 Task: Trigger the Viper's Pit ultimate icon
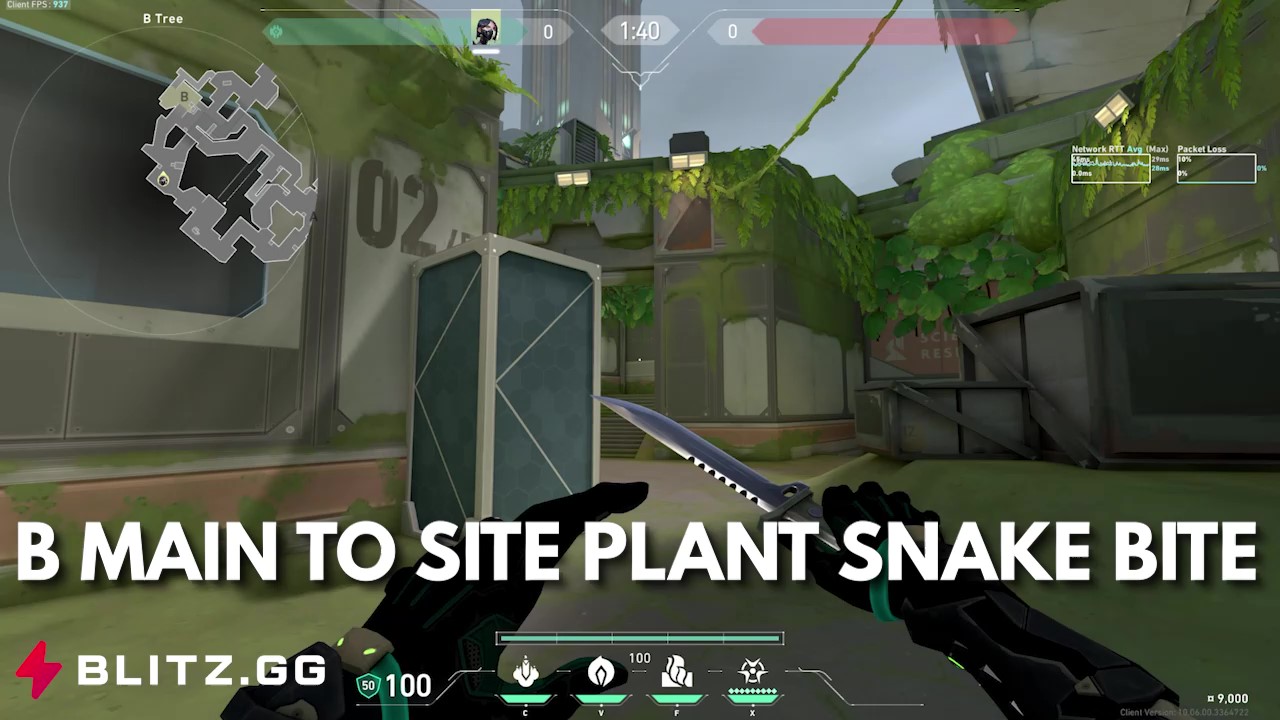click(x=752, y=672)
